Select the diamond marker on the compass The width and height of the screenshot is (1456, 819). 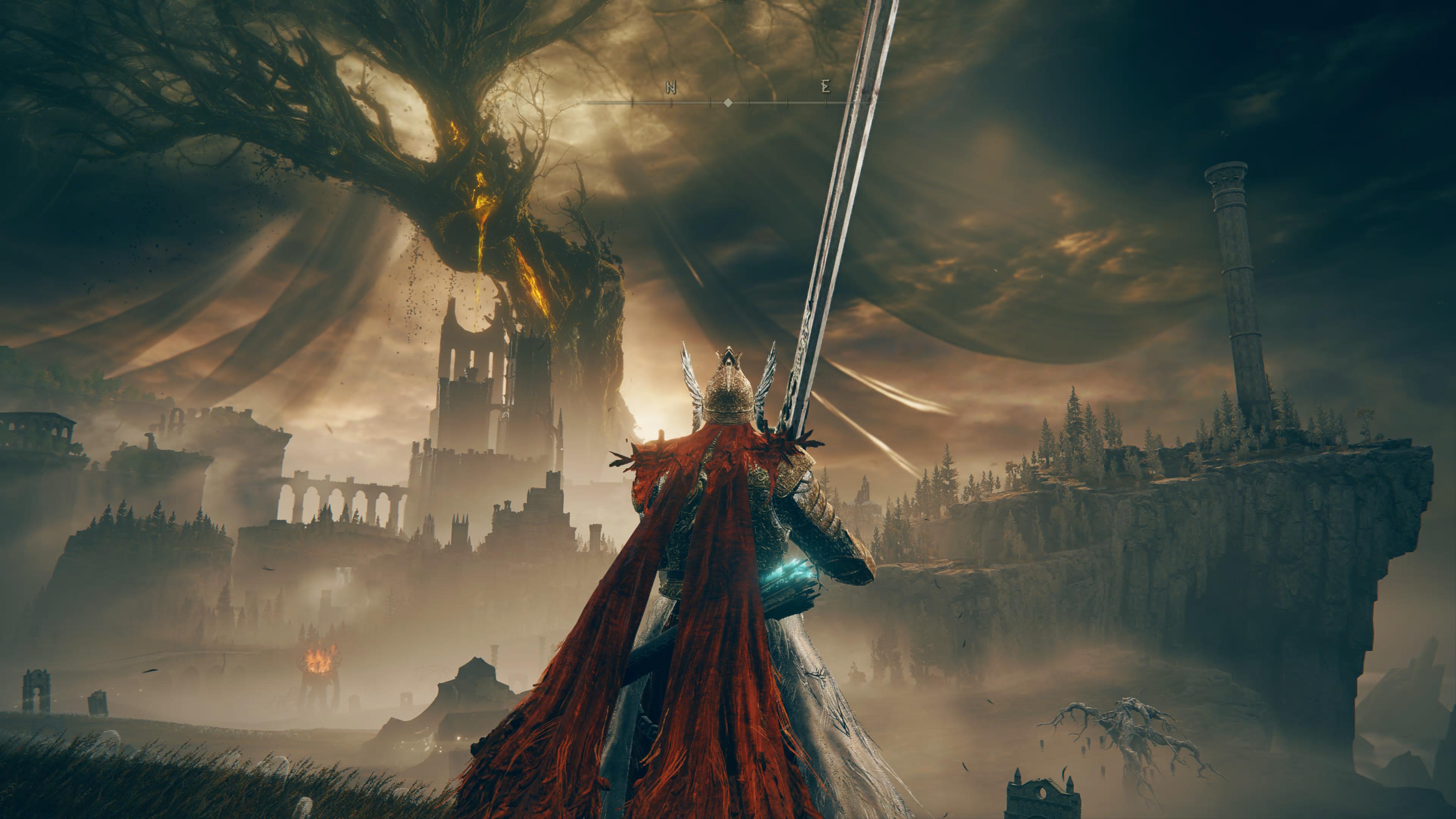728,103
